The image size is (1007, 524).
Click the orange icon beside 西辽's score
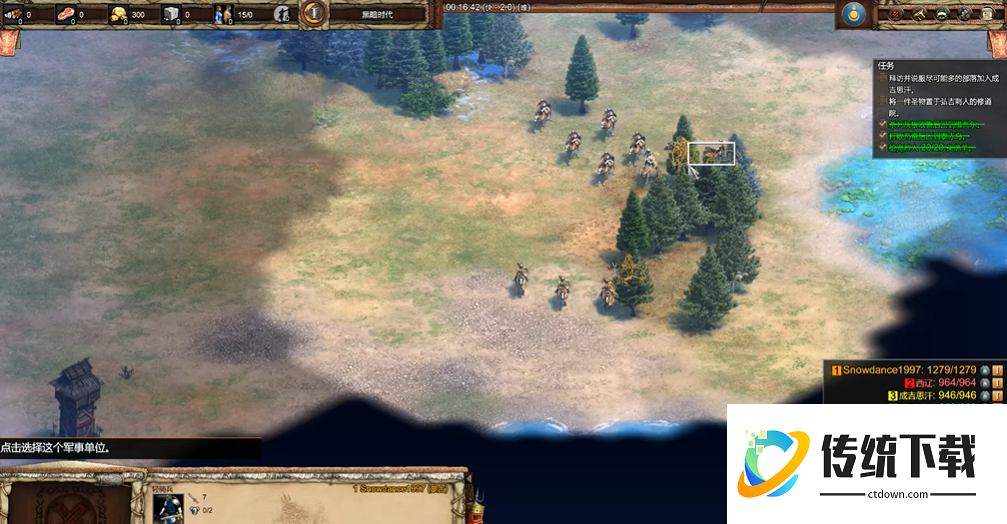pyautogui.click(x=997, y=382)
